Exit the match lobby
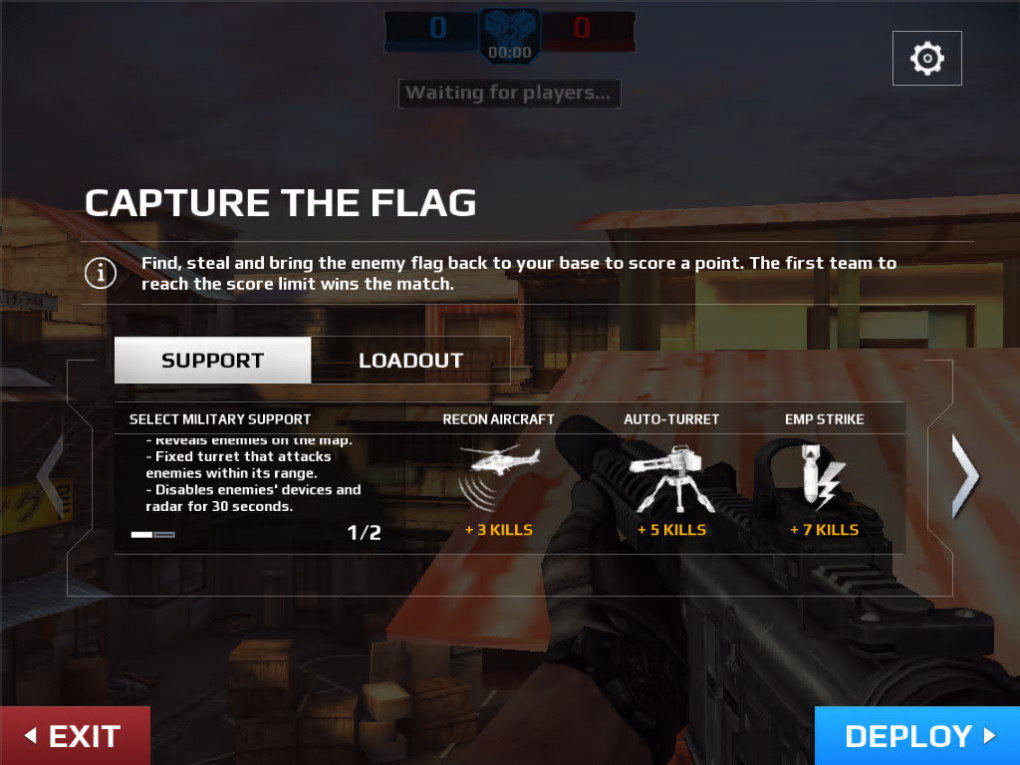1020x765 pixels. pos(74,736)
